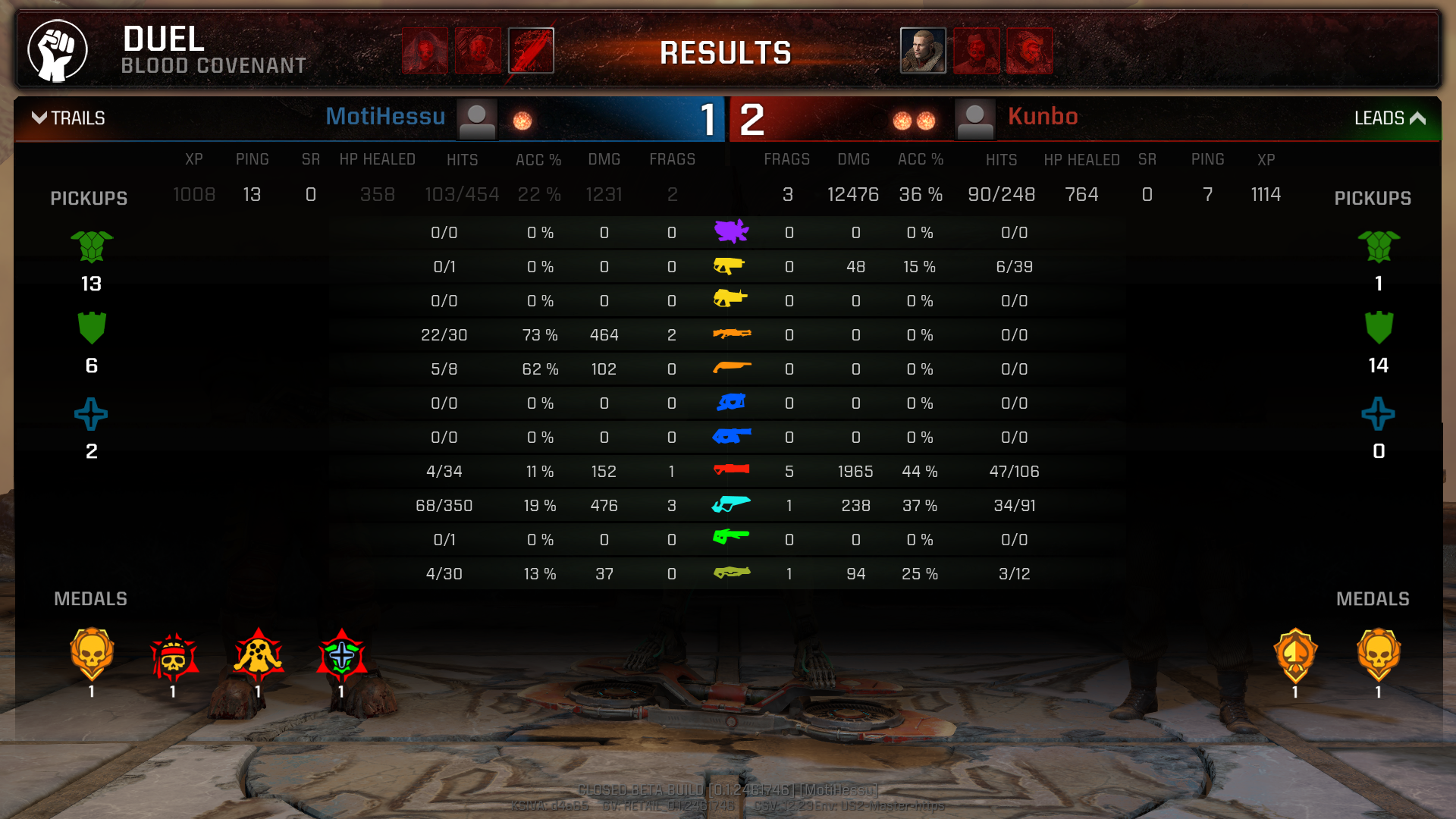Select Kunbo's player name

(x=1043, y=117)
